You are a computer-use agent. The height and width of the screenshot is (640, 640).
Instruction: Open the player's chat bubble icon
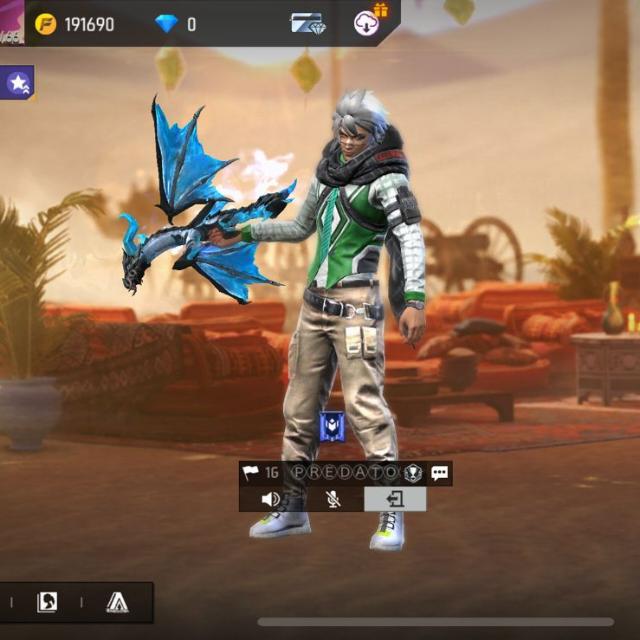click(x=440, y=473)
